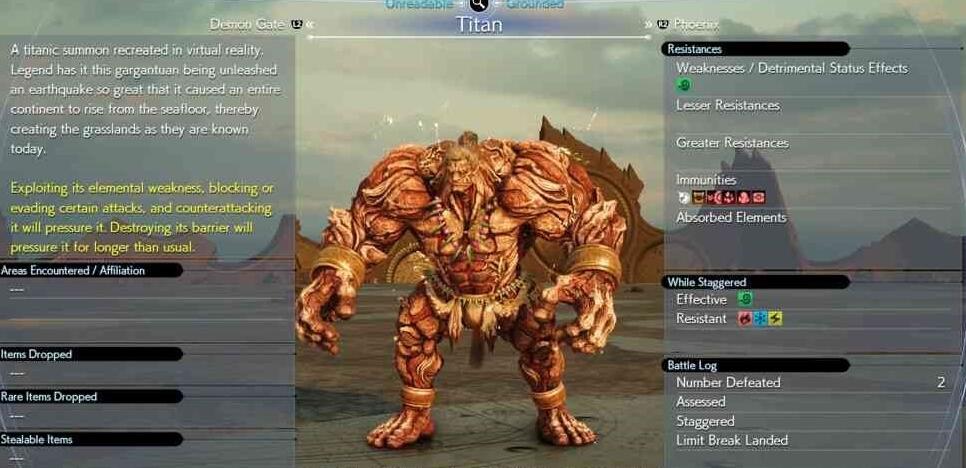The width and height of the screenshot is (966, 468).
Task: Select the Effective row under While Staggered
Action: [701, 299]
